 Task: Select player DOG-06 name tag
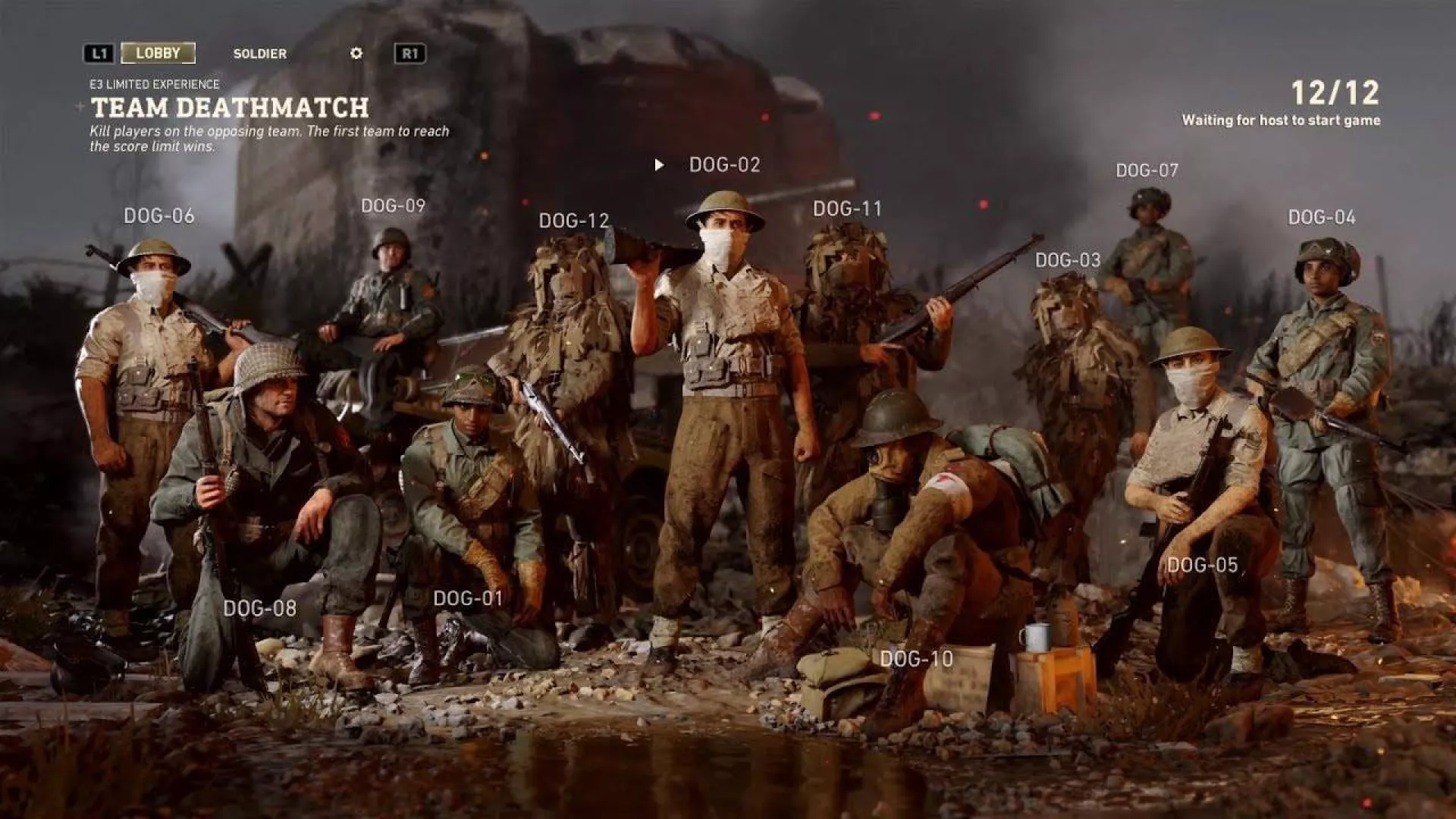[159, 216]
